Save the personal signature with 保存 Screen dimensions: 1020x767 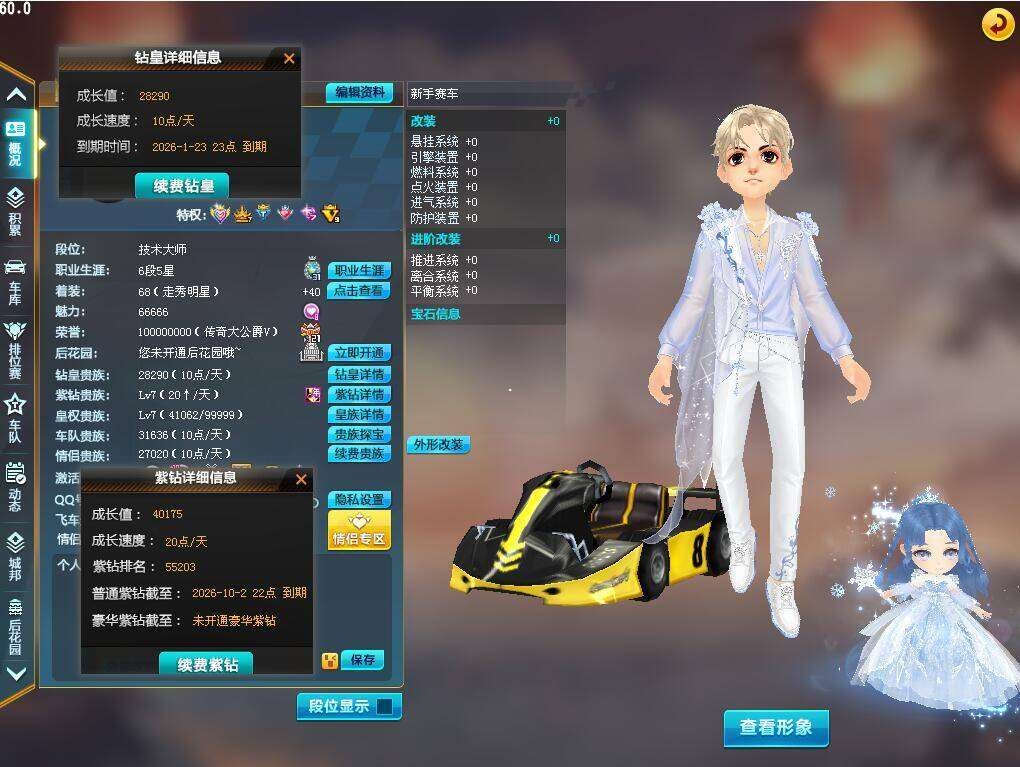(x=362, y=660)
